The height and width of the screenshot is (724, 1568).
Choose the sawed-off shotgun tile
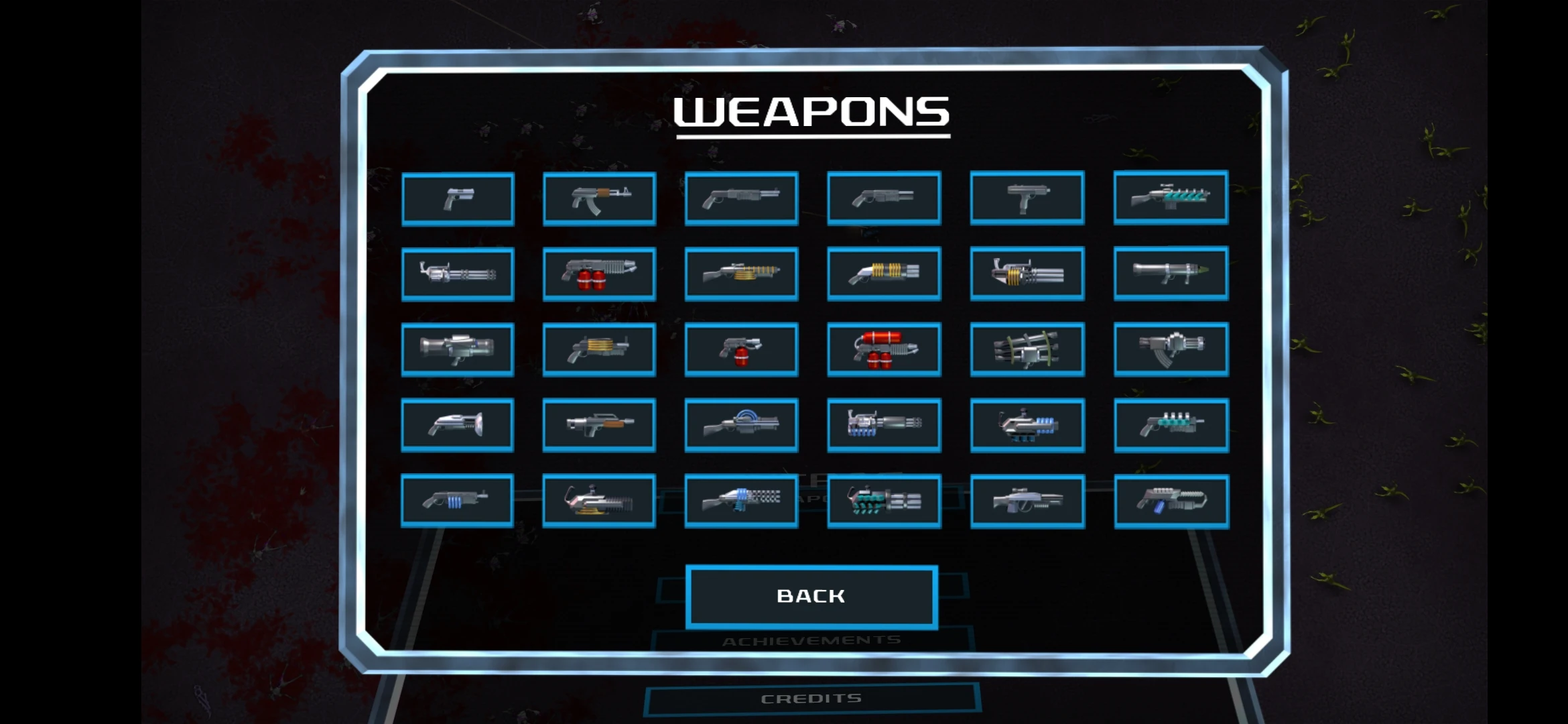[x=884, y=198]
